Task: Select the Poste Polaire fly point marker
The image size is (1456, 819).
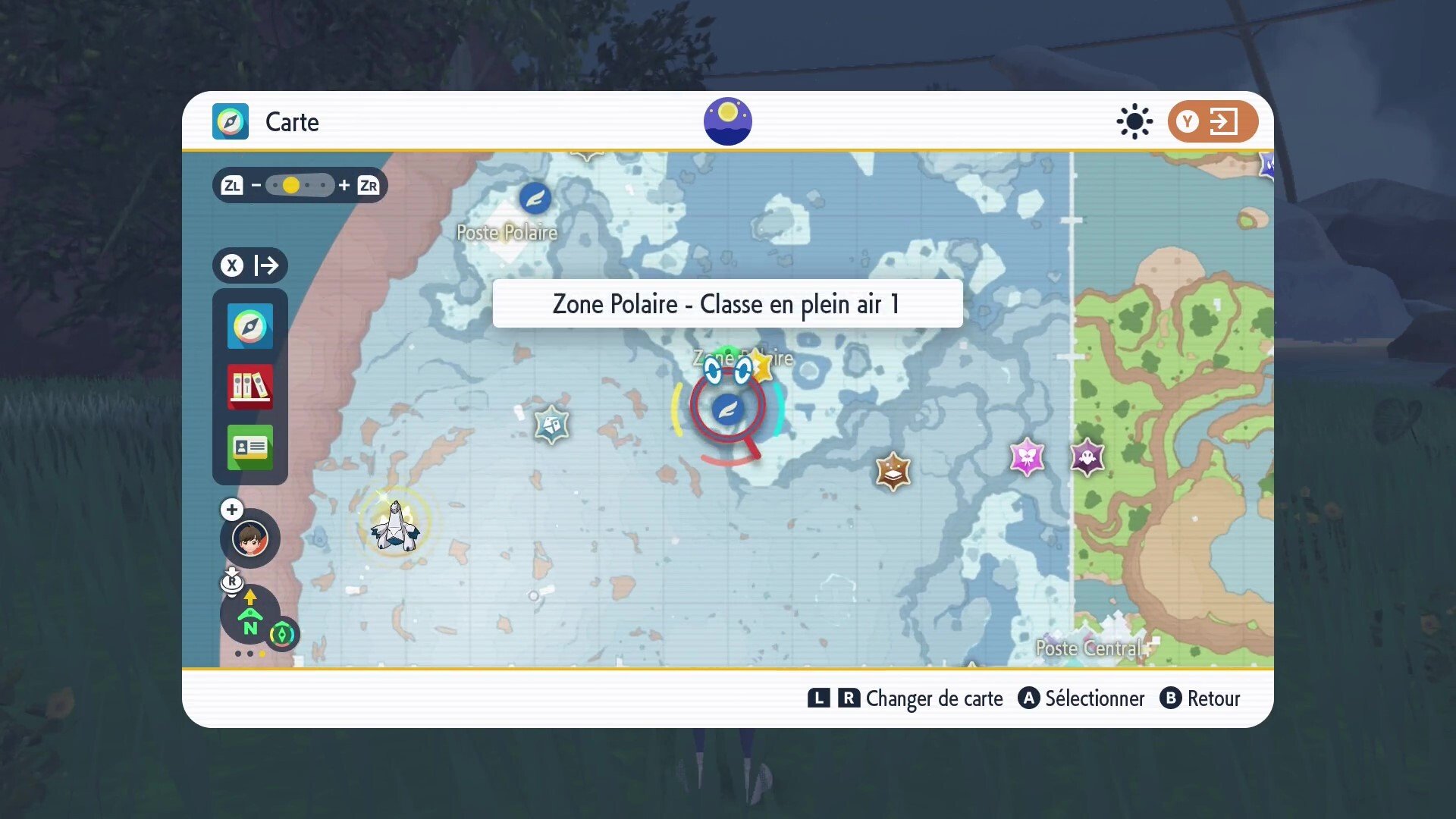Action: tap(535, 199)
